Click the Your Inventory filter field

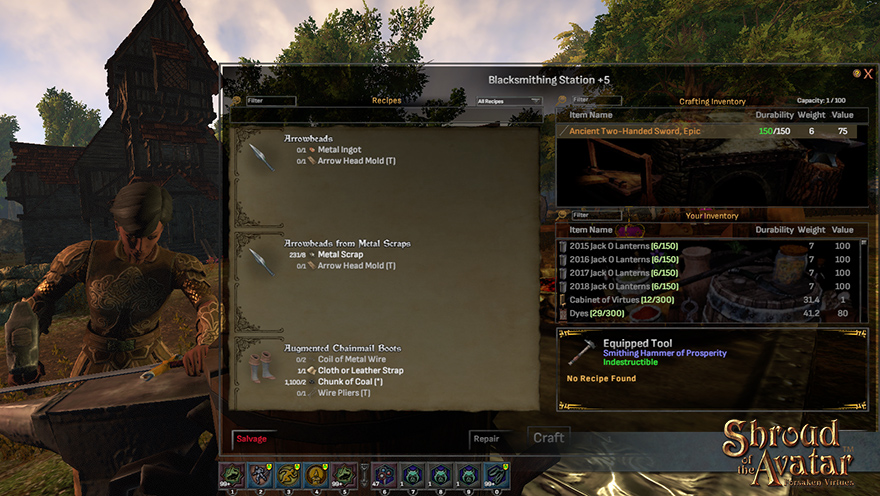(596, 215)
